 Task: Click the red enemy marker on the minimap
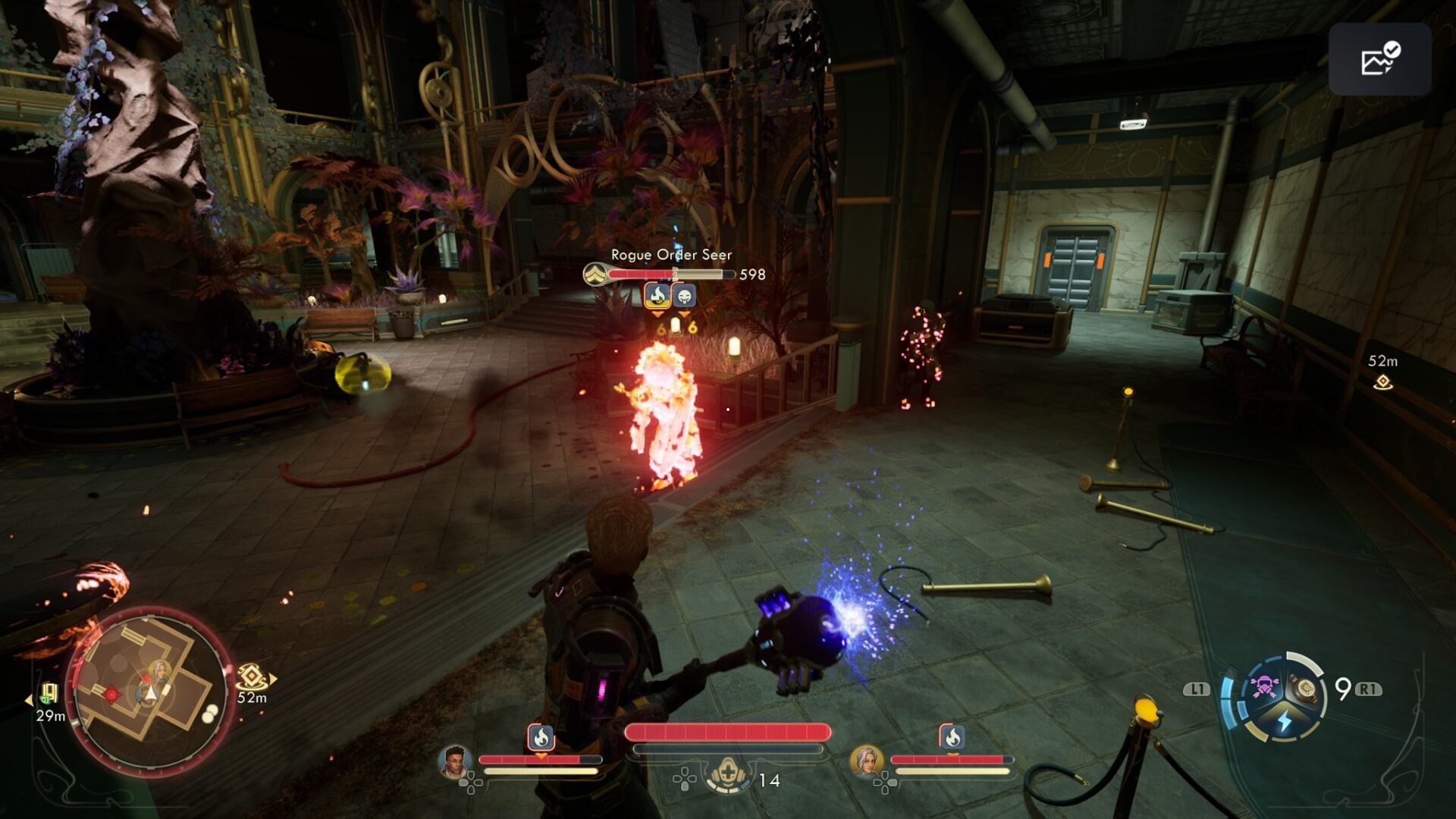tap(112, 693)
